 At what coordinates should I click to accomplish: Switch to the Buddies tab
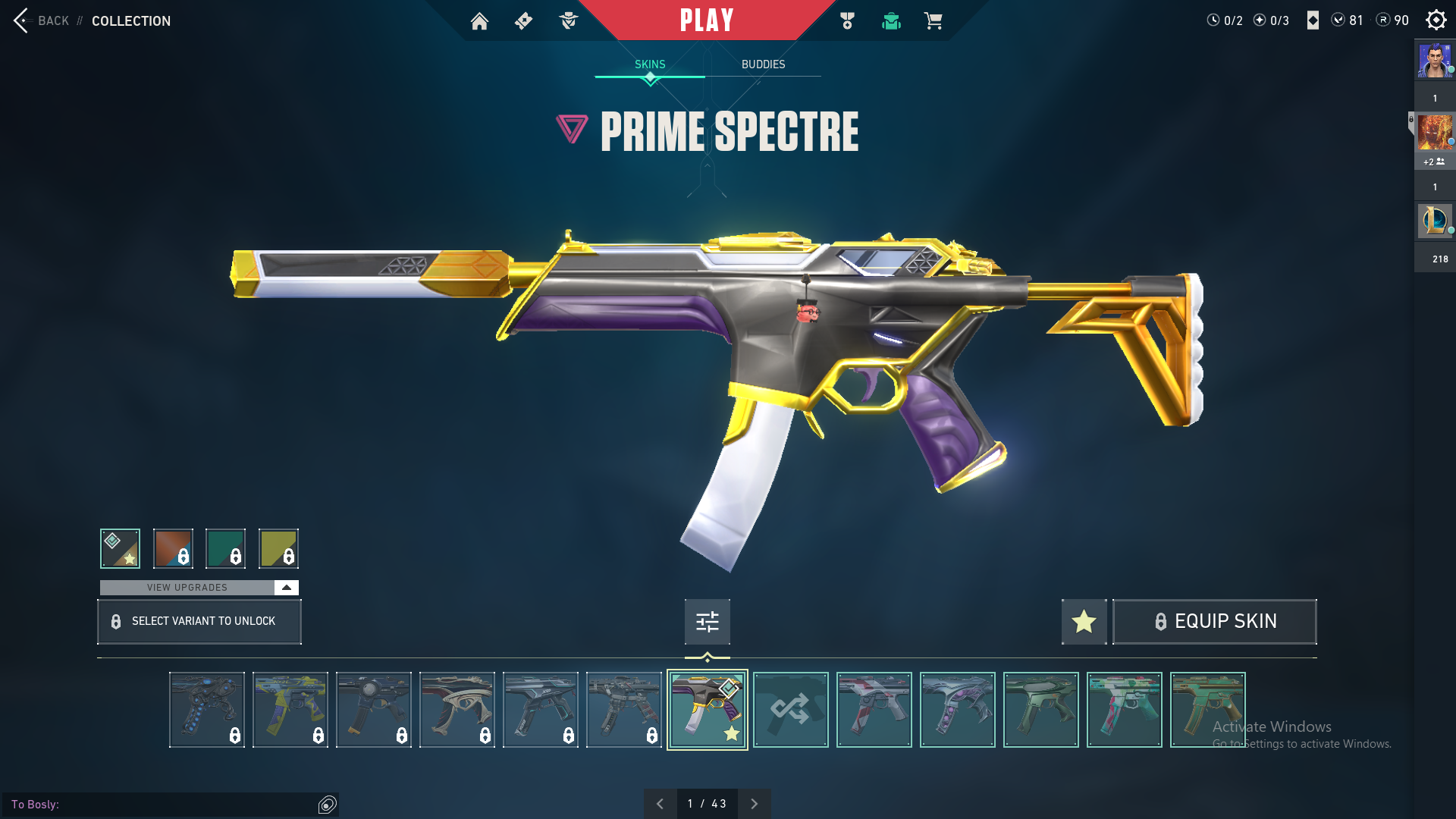763,64
